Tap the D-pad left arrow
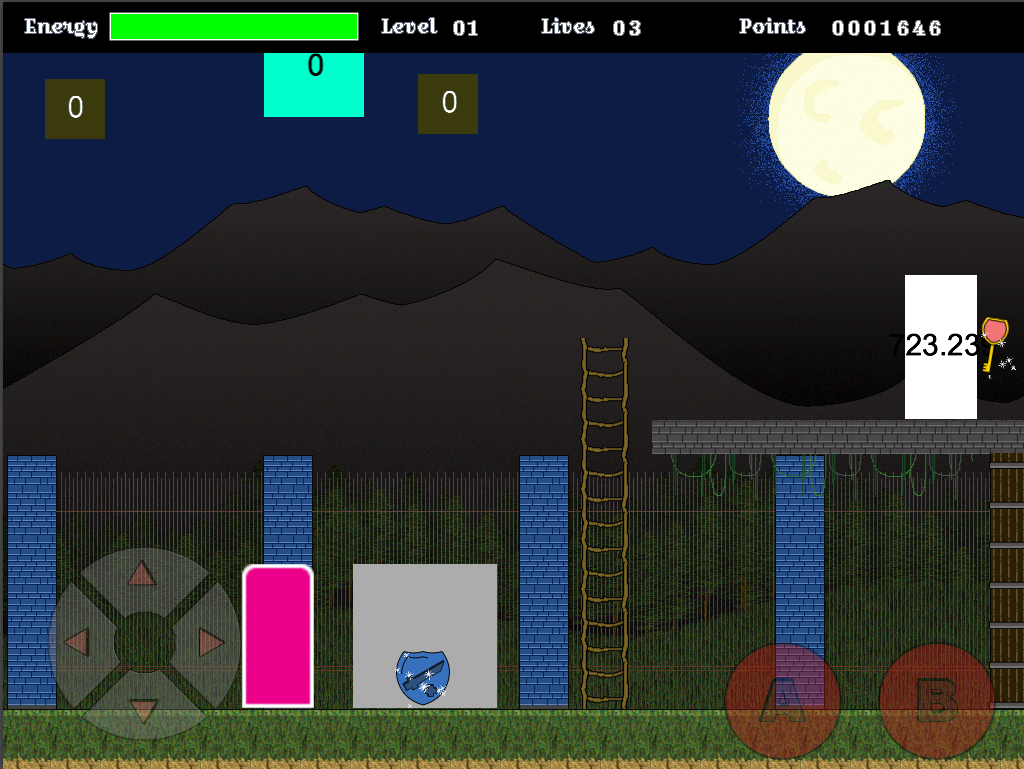This screenshot has width=1024, height=769. point(76,642)
